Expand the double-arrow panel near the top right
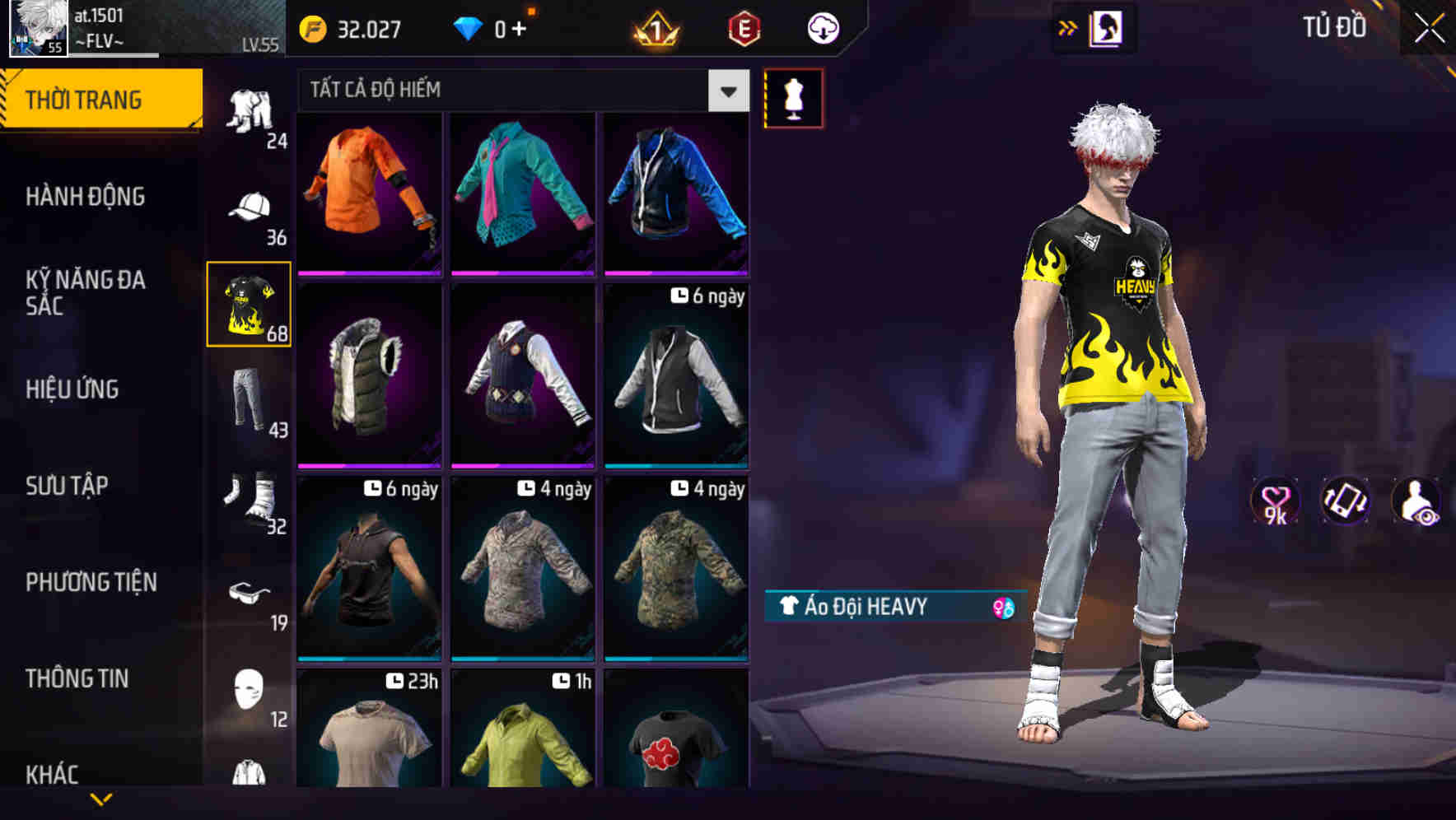 [x=1069, y=27]
